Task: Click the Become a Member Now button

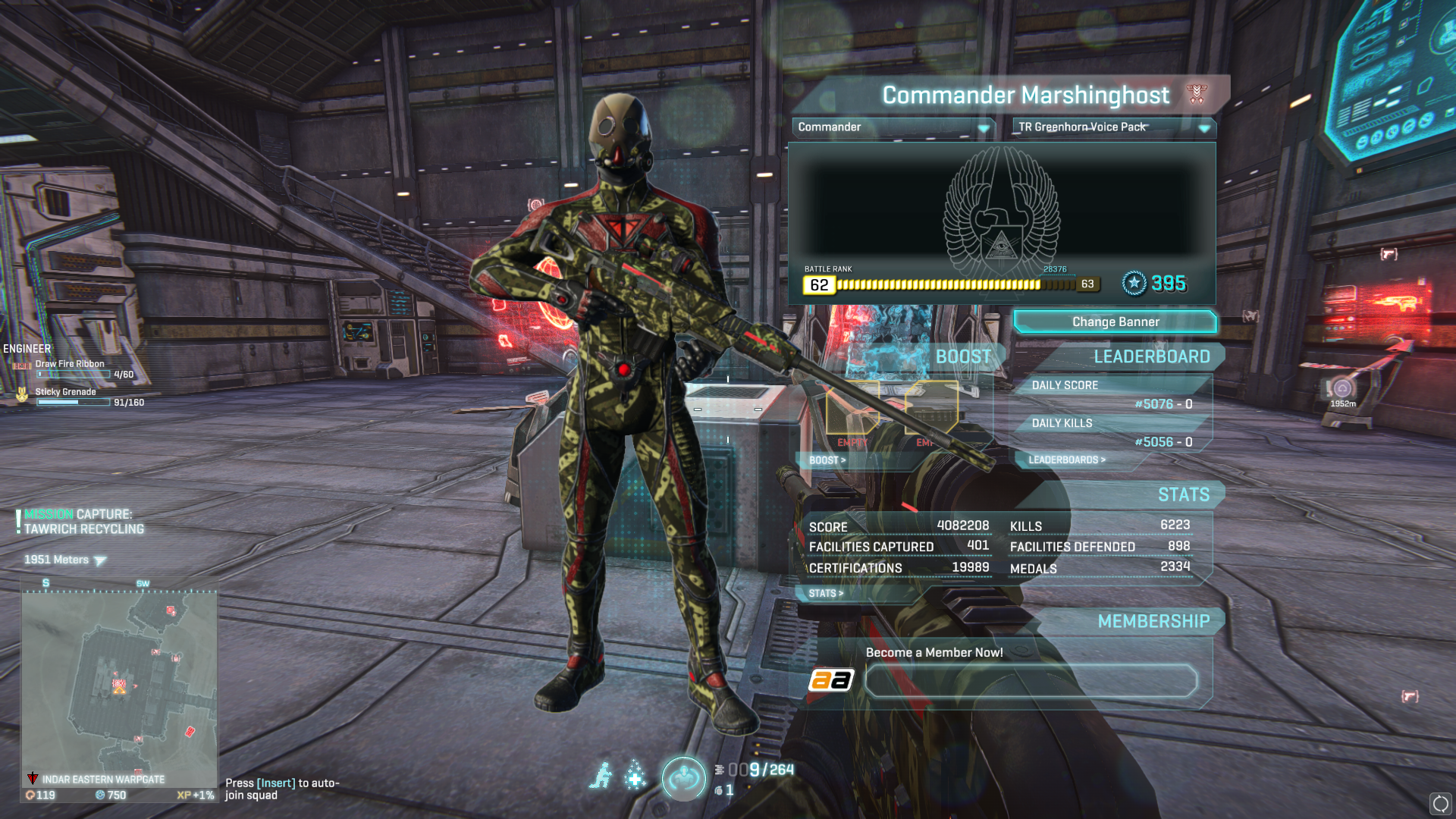Action: (1031, 681)
